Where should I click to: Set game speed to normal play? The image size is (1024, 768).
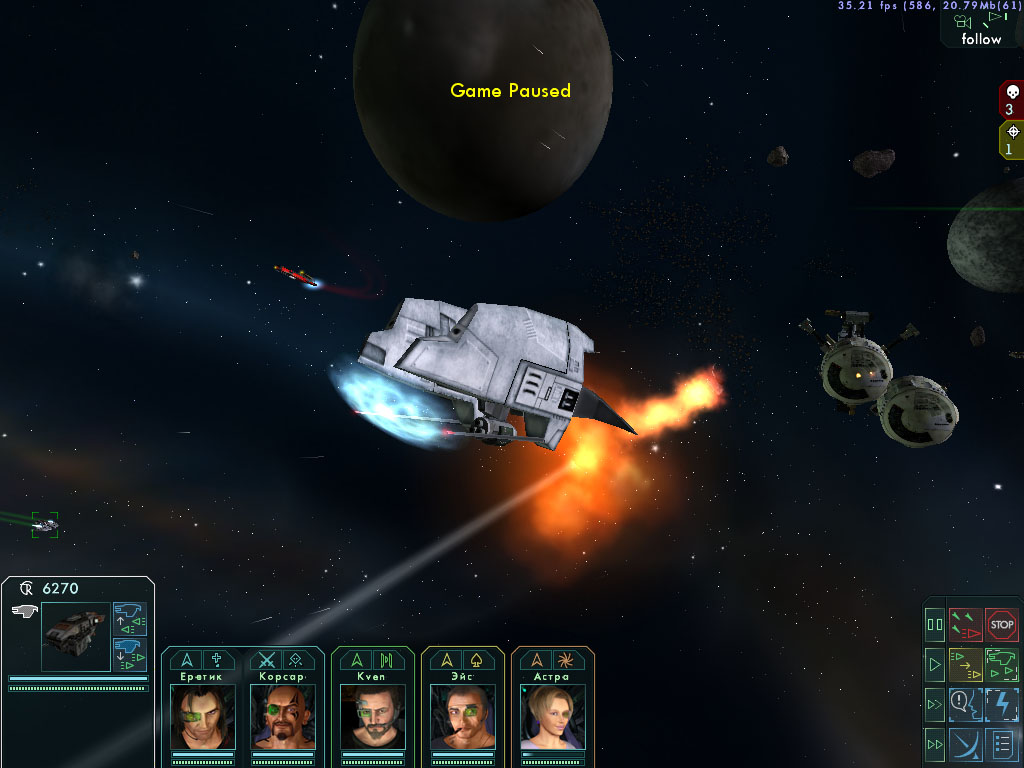(x=935, y=663)
